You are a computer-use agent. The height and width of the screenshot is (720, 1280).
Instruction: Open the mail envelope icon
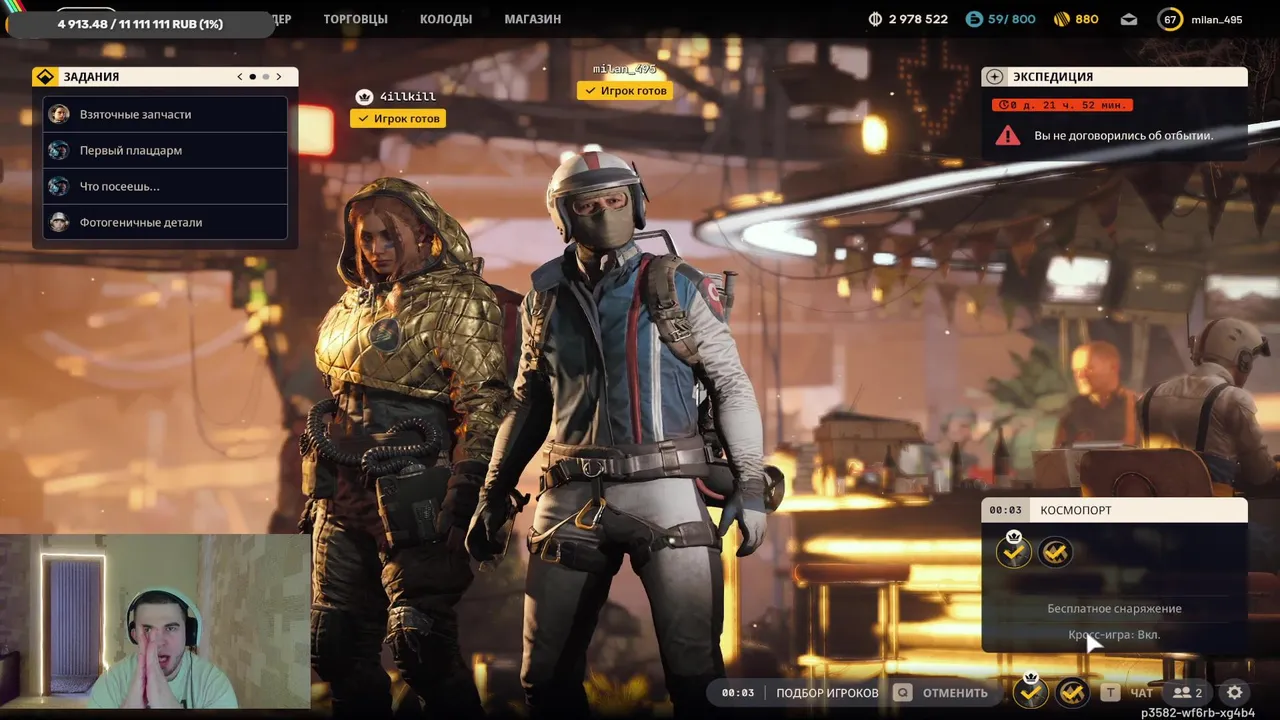tap(1129, 19)
